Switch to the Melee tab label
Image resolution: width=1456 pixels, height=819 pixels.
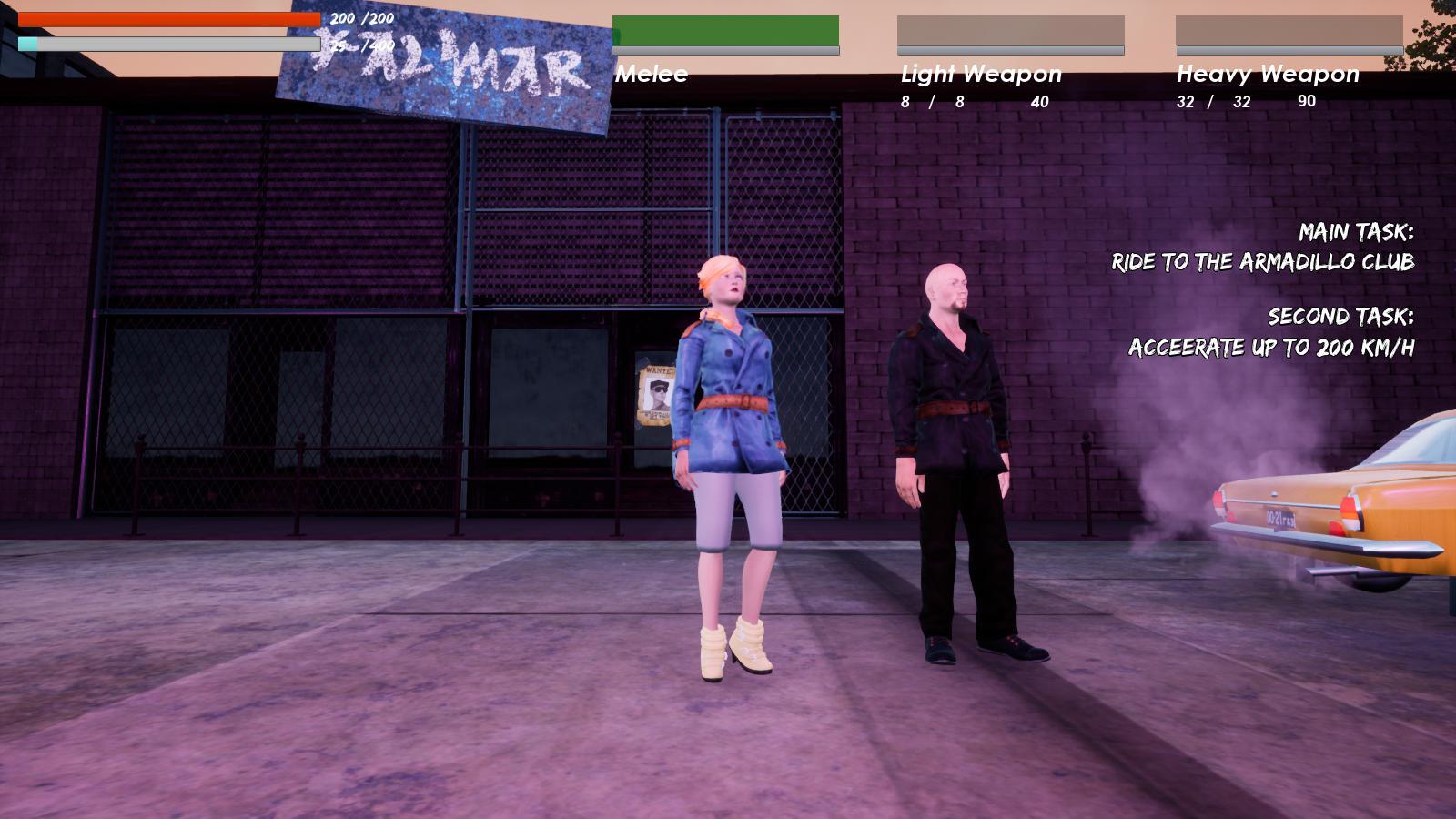click(650, 75)
